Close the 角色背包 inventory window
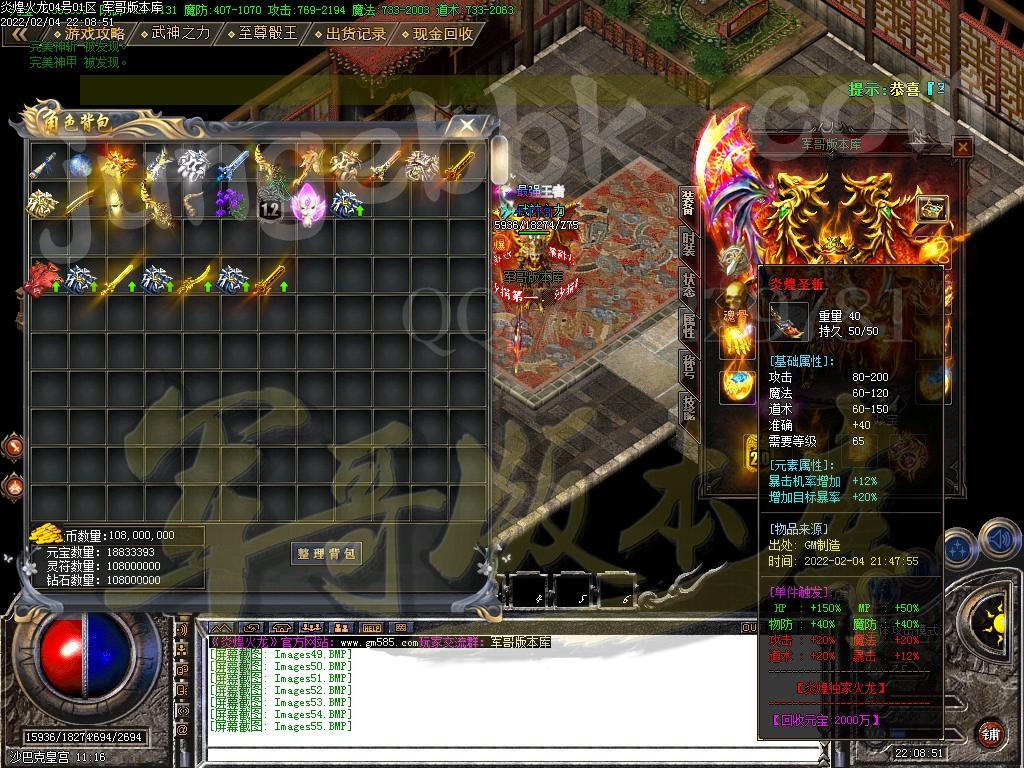This screenshot has width=1024, height=768. coord(466,125)
